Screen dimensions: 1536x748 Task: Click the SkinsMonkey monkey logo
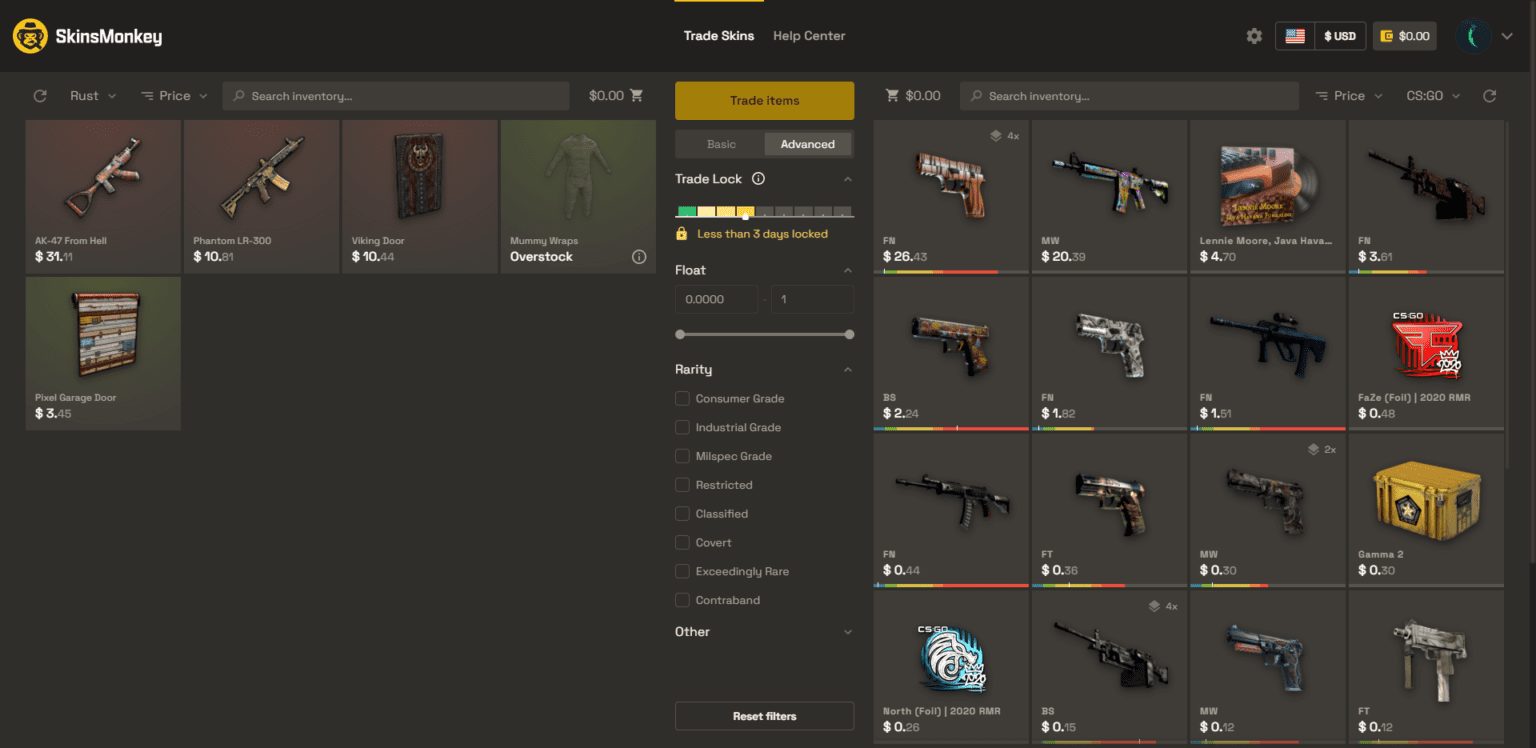(30, 35)
